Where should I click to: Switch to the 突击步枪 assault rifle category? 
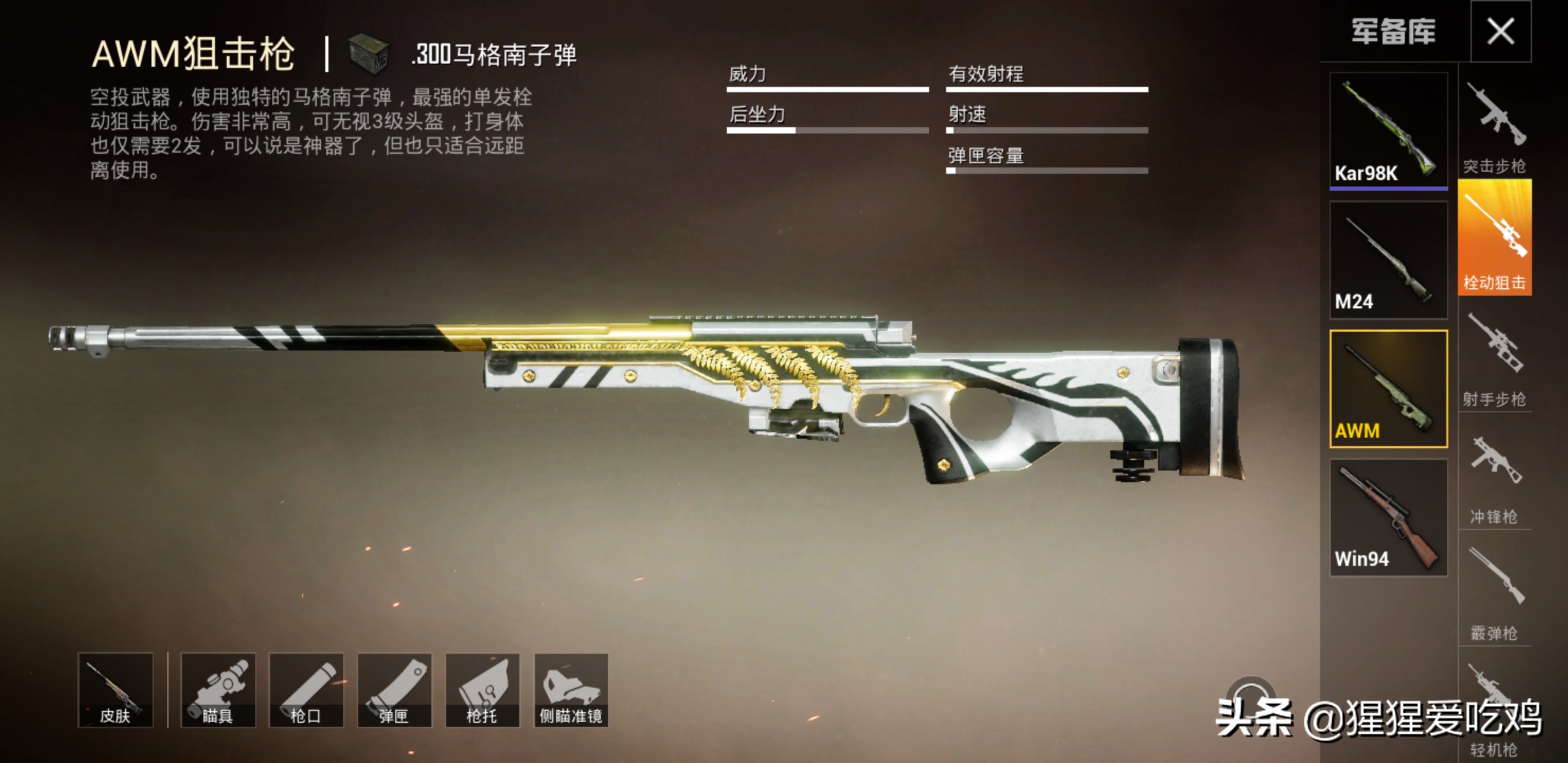(1494, 126)
